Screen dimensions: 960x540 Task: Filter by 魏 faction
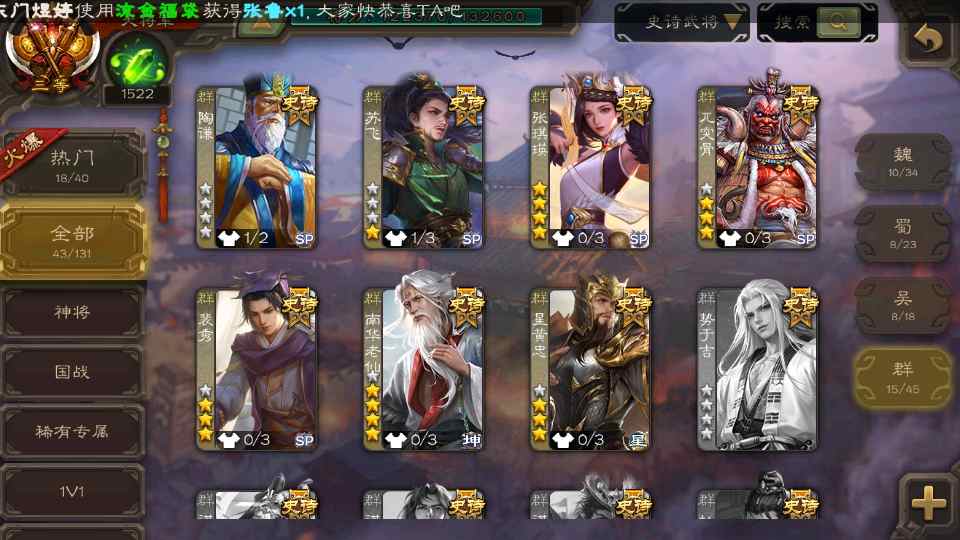tap(903, 161)
